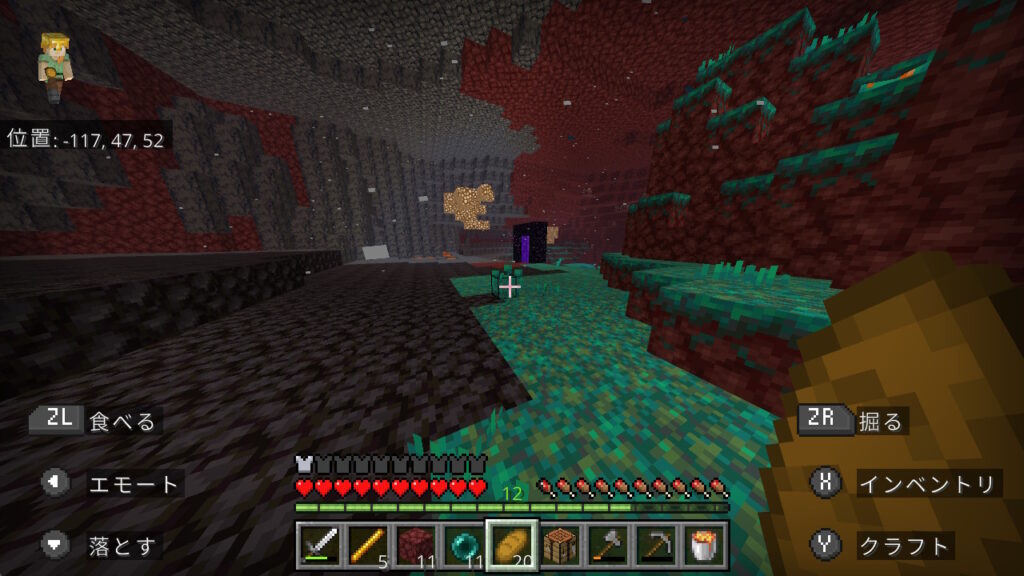1024x576 pixels.
Task: Choose the crafting table hotbar slot
Action: coord(560,546)
